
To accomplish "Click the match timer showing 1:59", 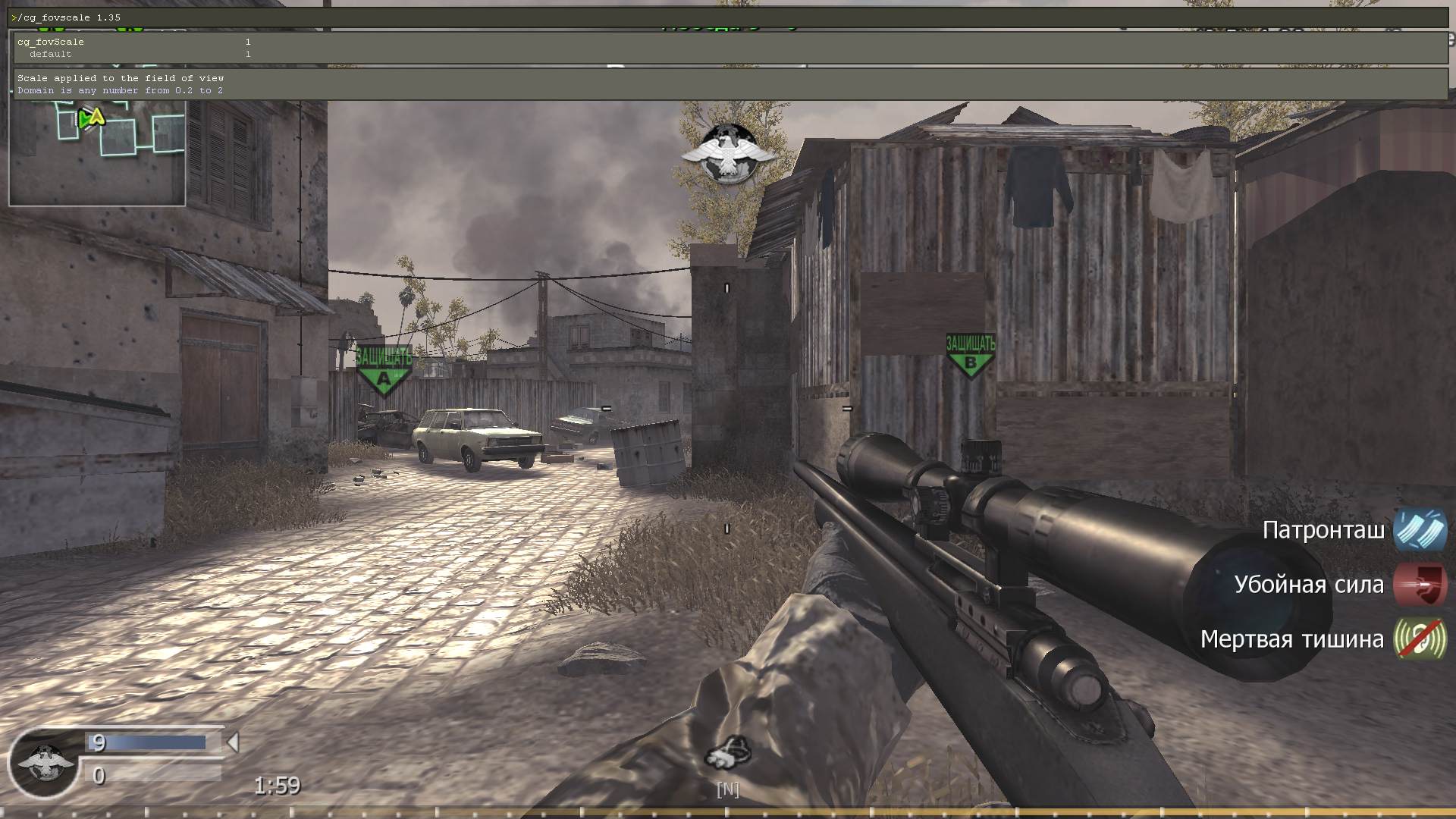I will (x=277, y=786).
